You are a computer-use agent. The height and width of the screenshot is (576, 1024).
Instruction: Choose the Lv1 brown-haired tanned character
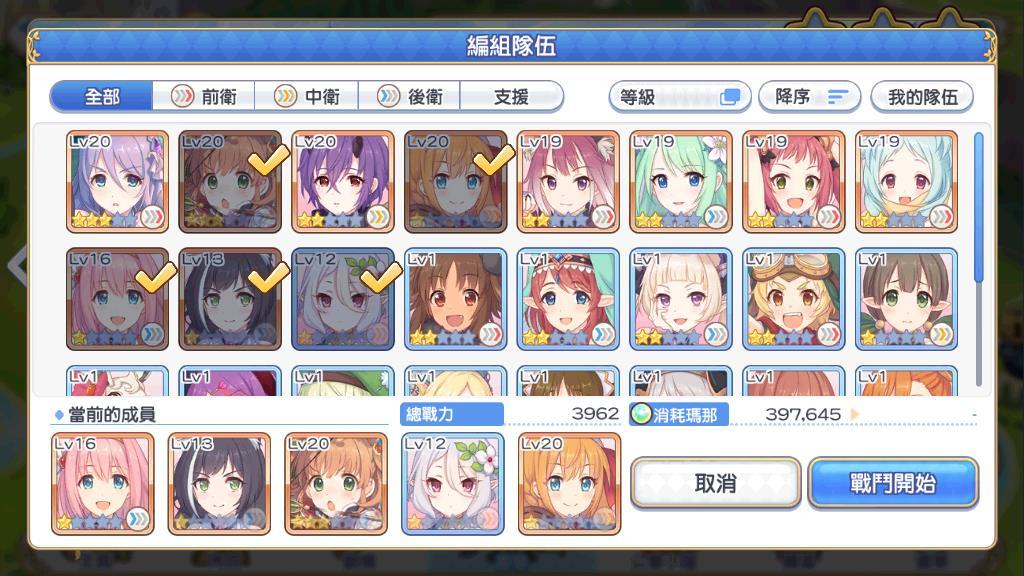click(456, 299)
